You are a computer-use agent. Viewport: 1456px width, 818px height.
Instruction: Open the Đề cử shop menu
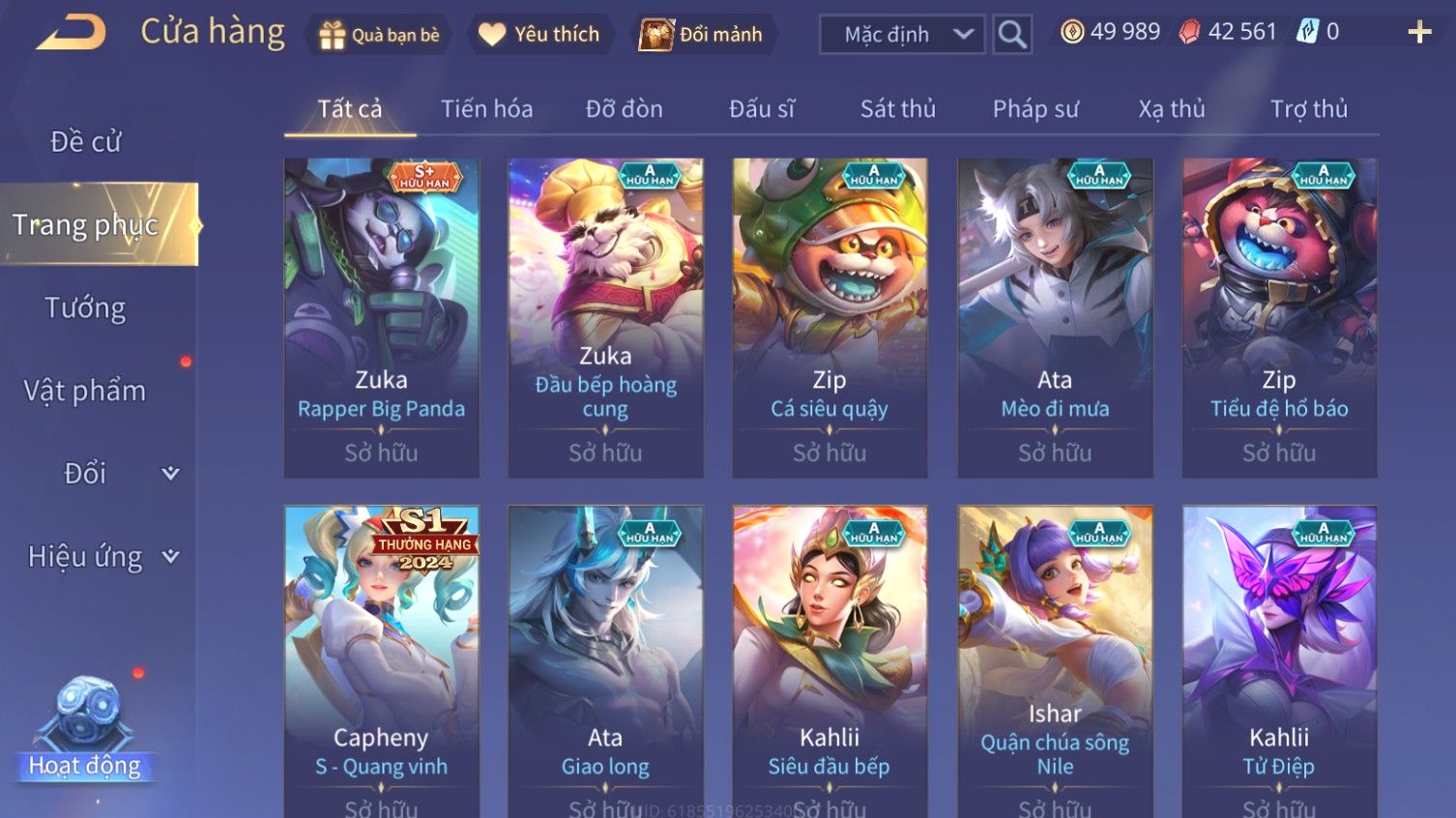click(x=85, y=142)
